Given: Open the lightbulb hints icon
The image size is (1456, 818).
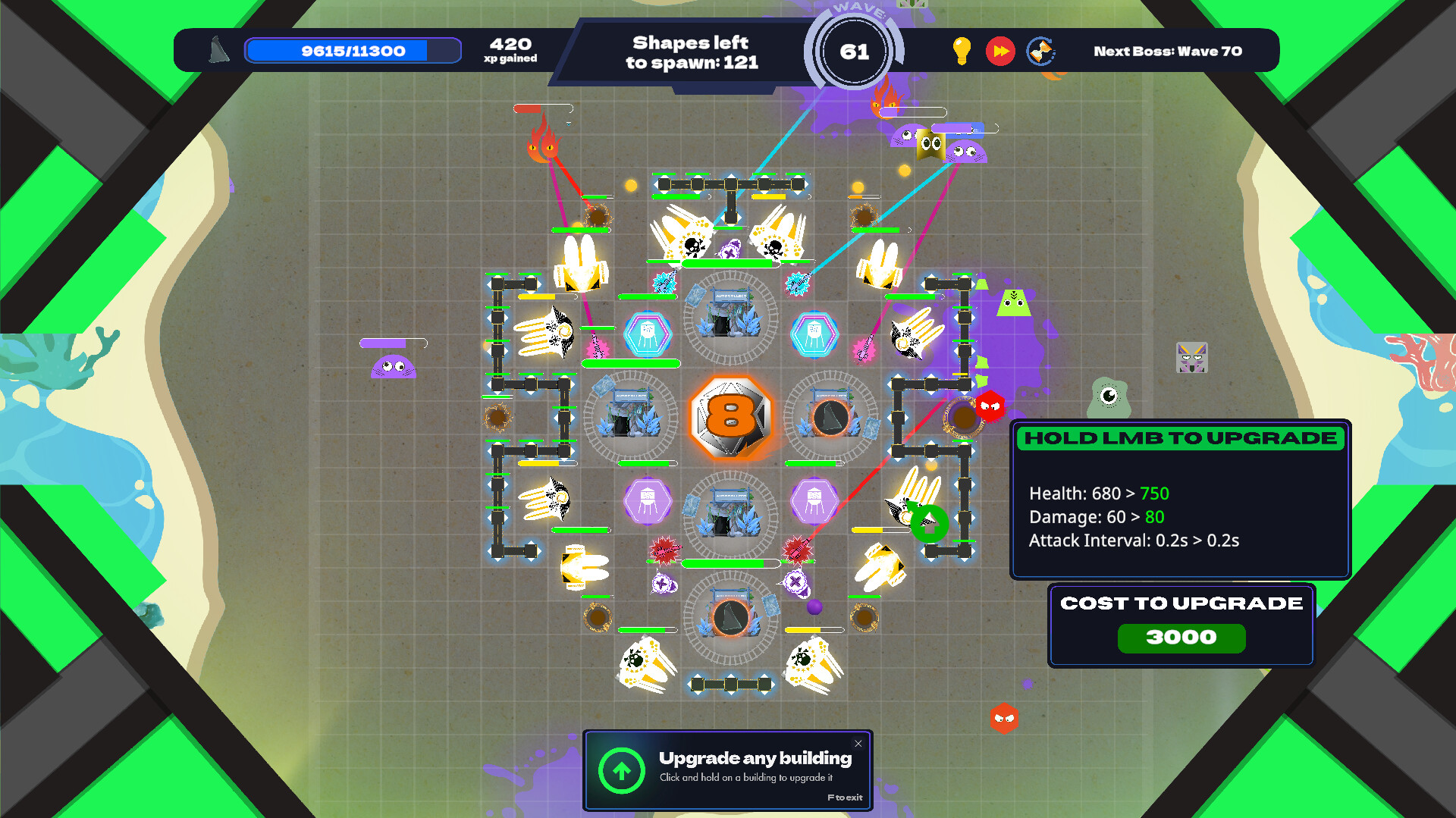Looking at the screenshot, I should pos(962,51).
